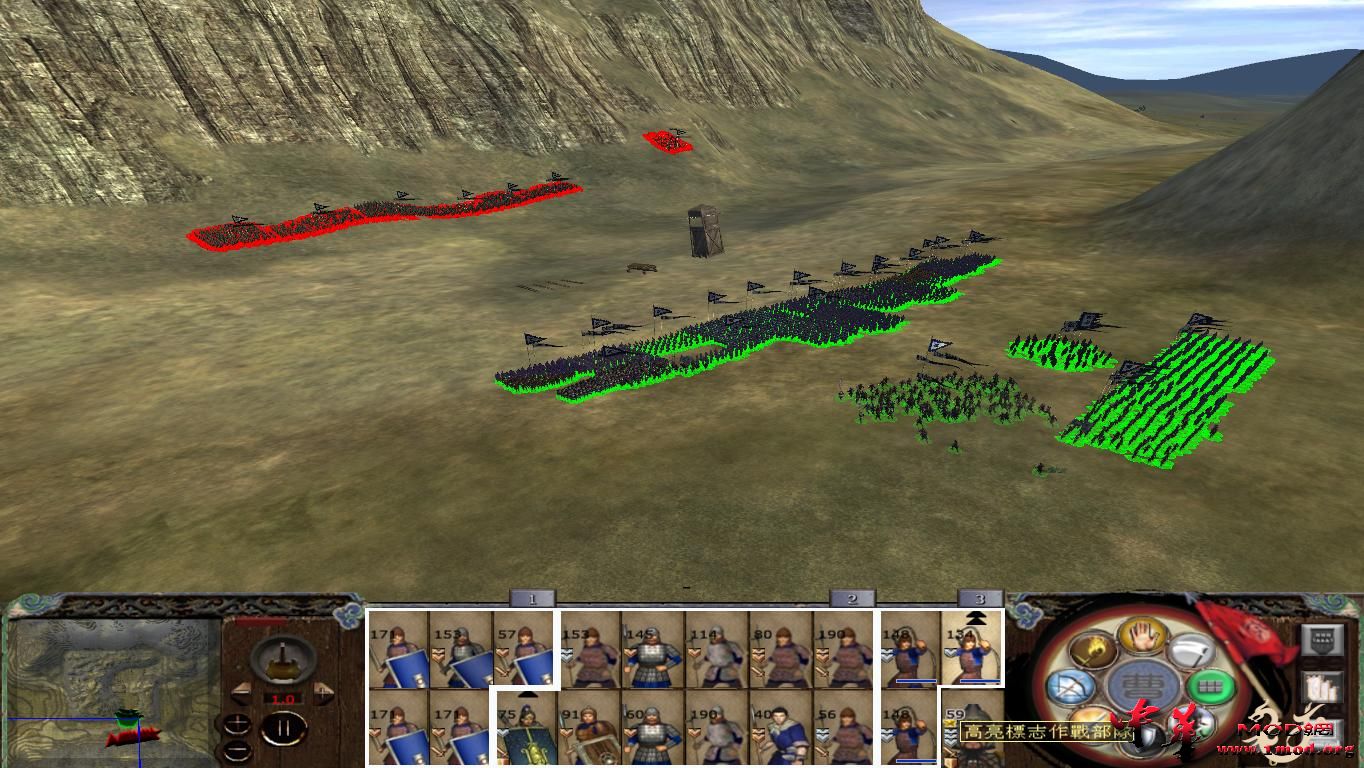1364x768 pixels.
Task: Open unit grouping with green grid icon
Action: point(1209,686)
